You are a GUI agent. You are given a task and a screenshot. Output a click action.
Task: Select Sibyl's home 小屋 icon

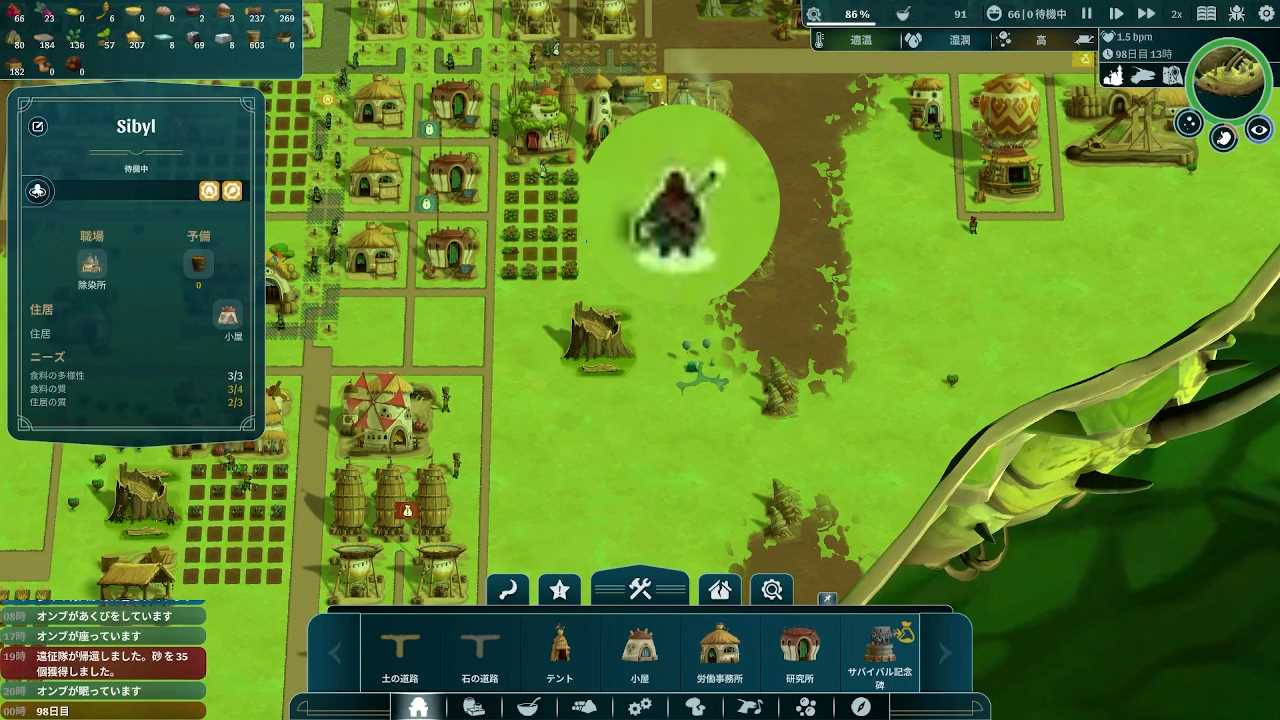(x=229, y=315)
